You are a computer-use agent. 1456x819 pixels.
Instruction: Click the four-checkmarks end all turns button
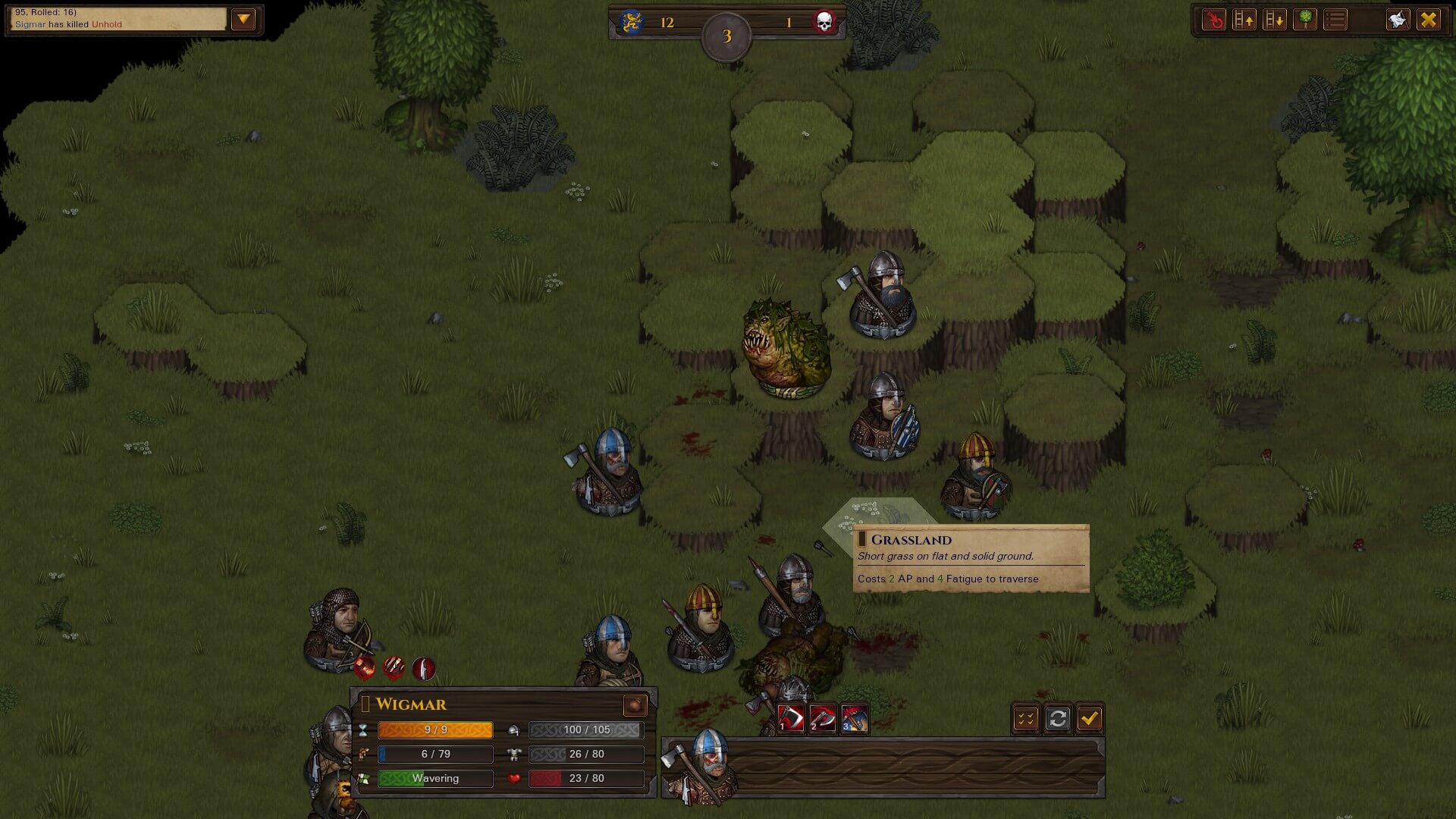pos(1025,718)
